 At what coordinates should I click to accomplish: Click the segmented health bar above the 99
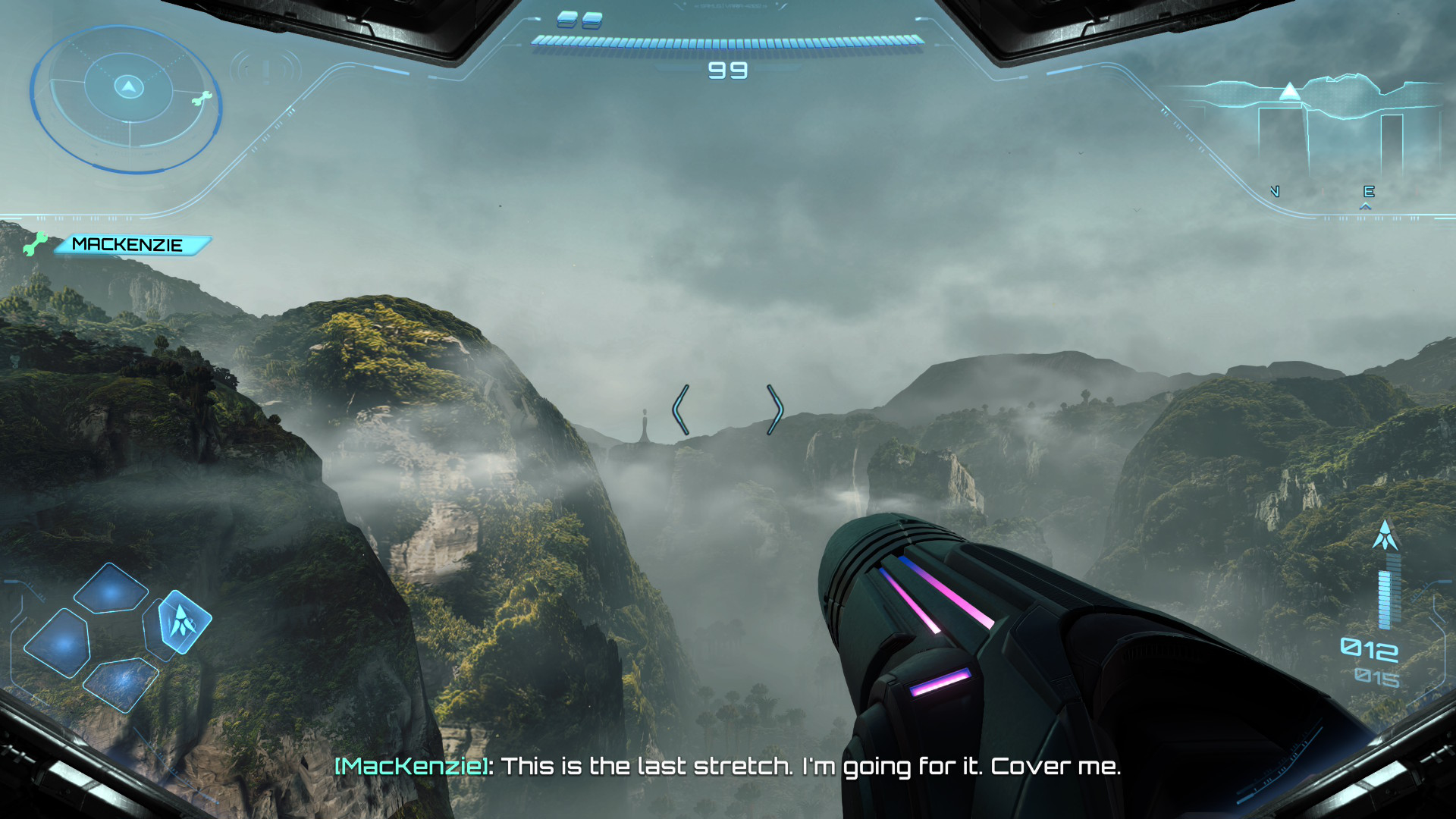726,43
